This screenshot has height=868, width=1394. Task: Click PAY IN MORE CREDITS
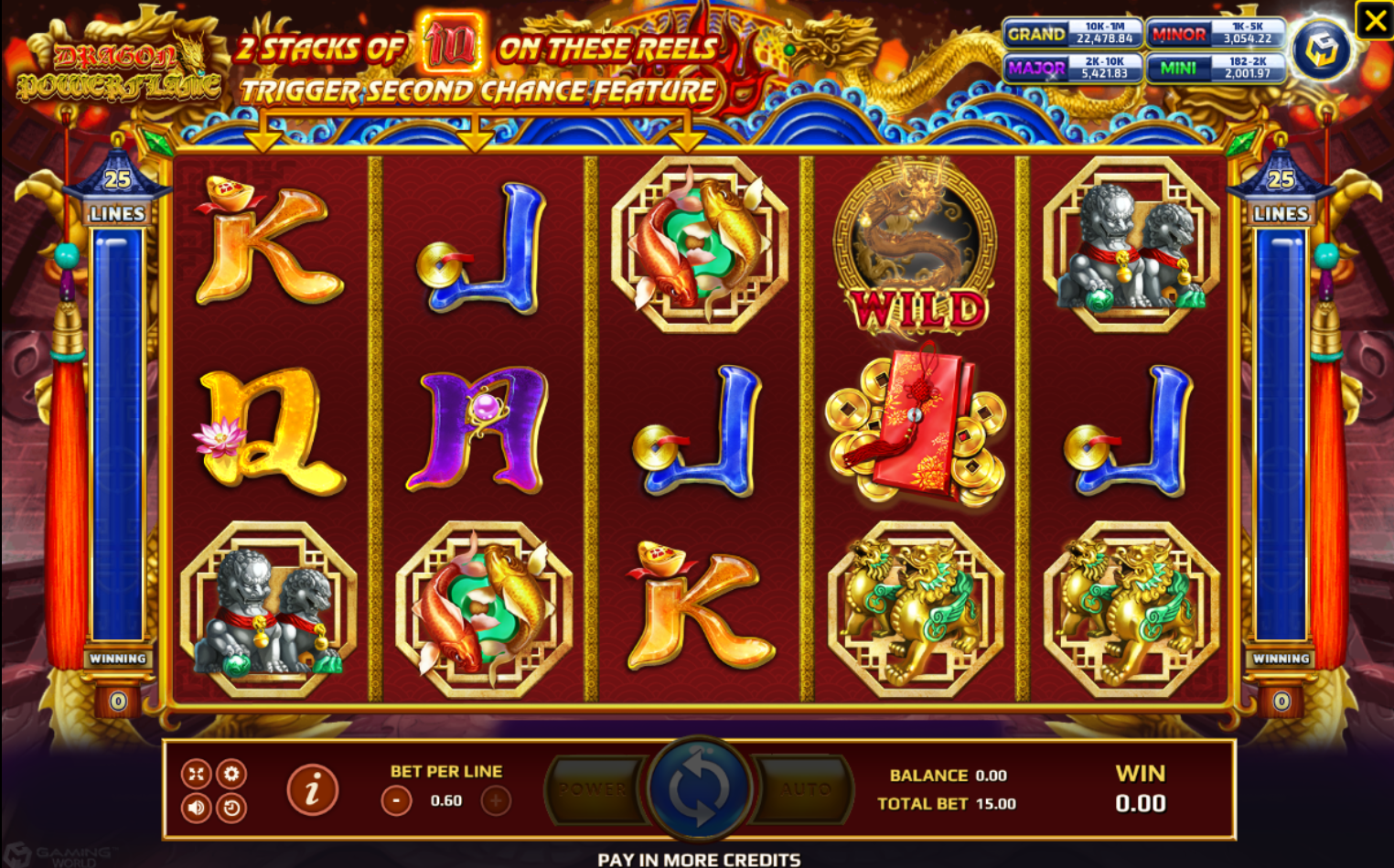pos(697,860)
